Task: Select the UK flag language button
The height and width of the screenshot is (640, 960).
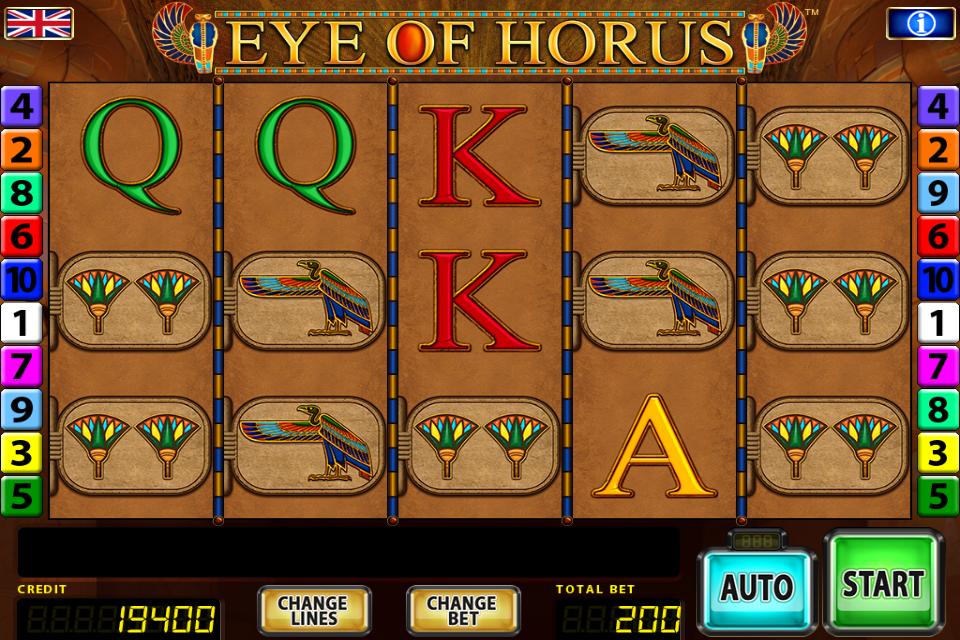Action: [x=39, y=22]
